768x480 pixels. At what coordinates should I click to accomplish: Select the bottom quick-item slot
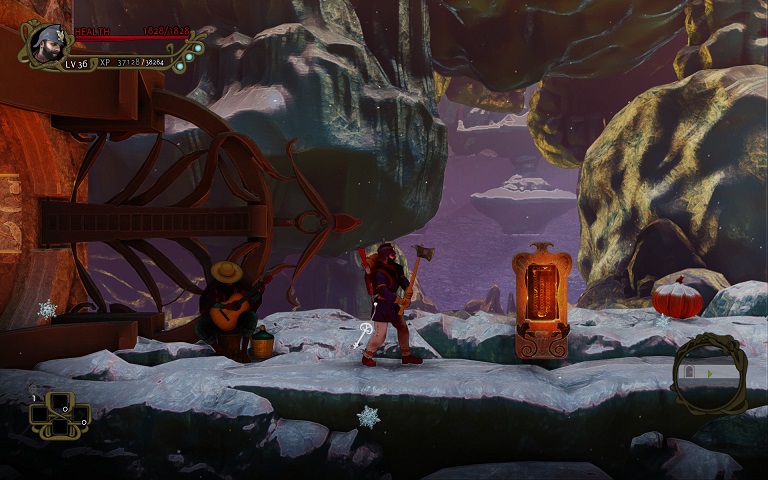pos(59,426)
